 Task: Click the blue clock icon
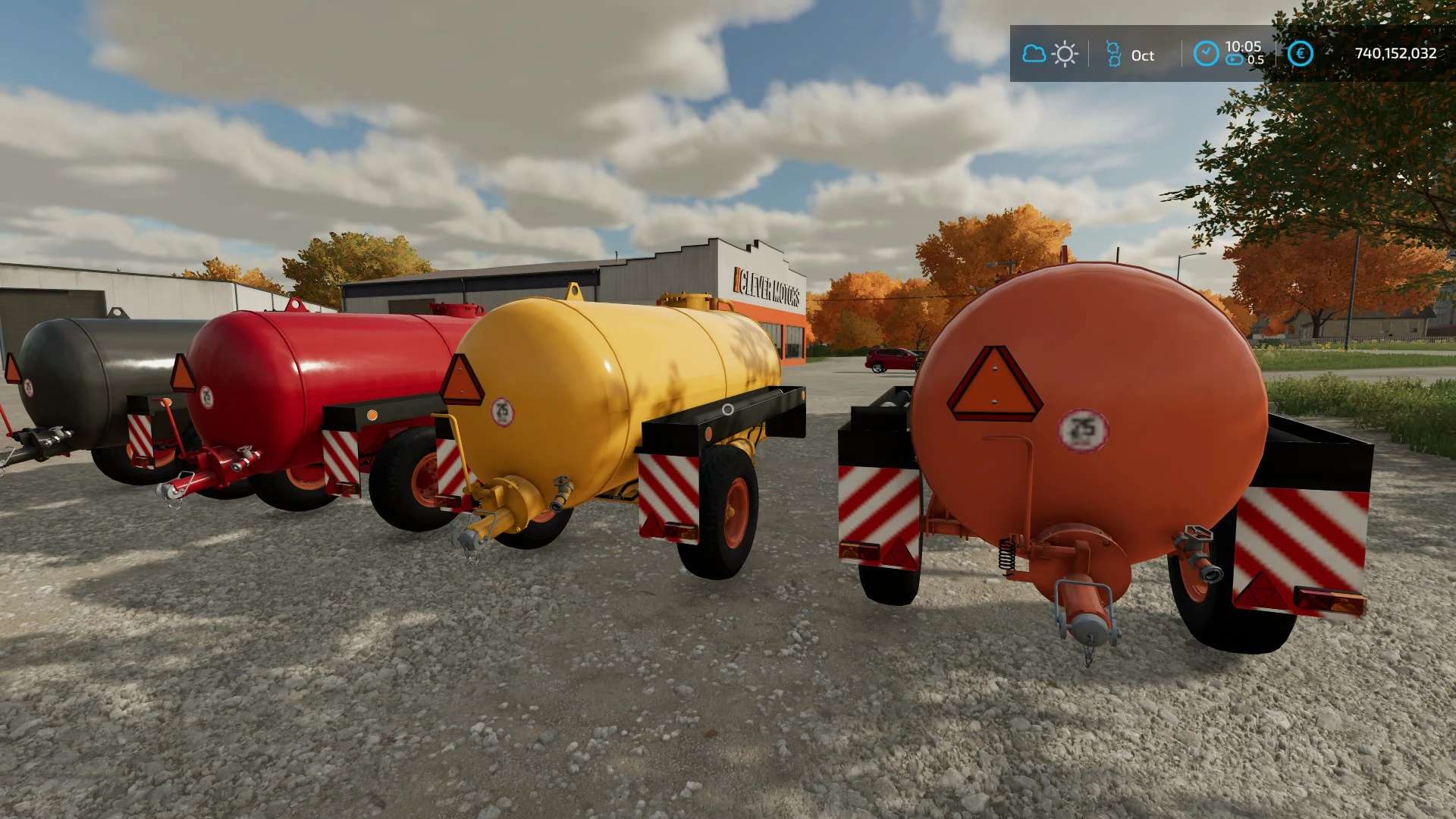[x=1206, y=53]
